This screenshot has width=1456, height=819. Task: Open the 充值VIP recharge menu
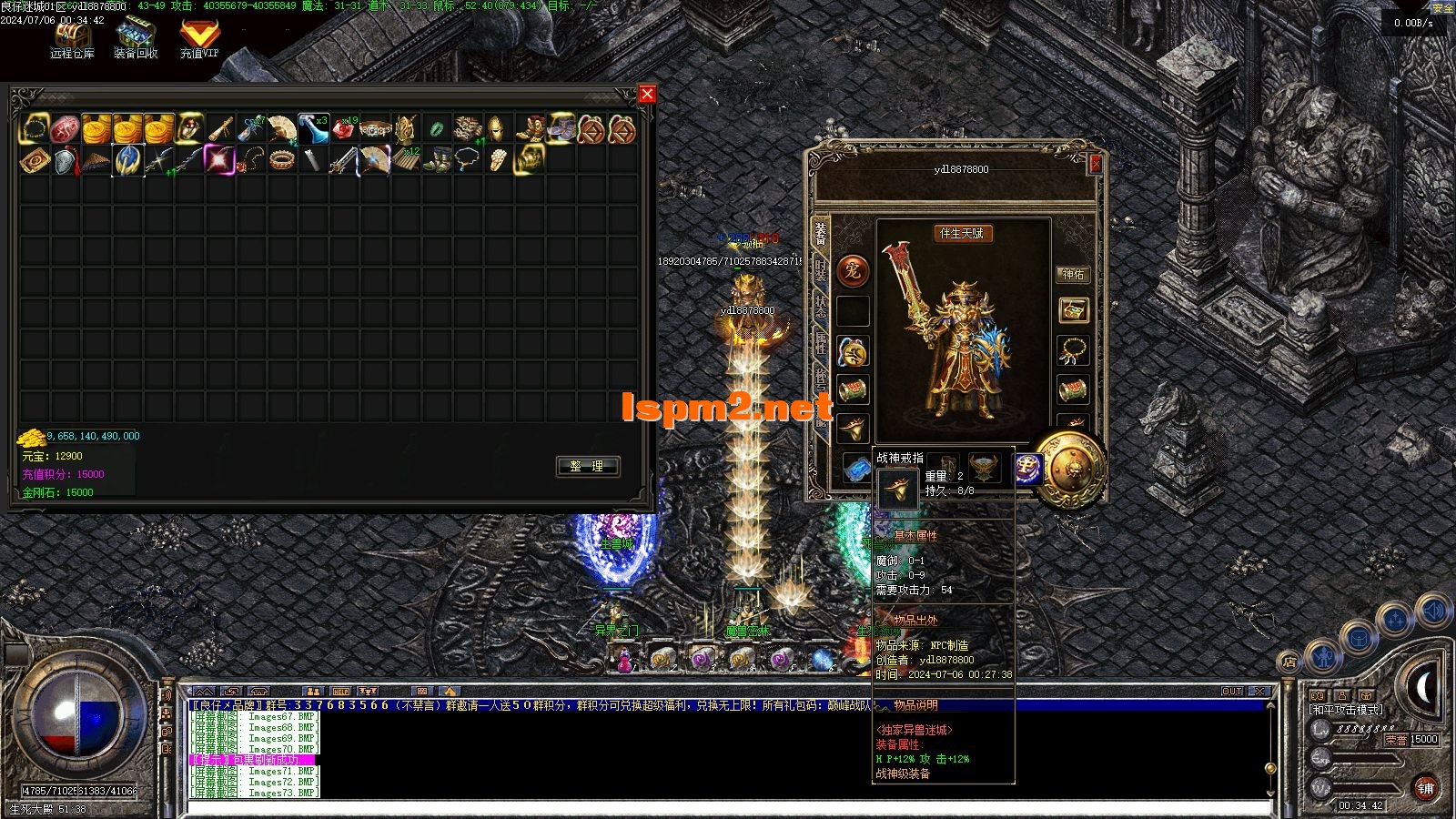click(x=199, y=39)
